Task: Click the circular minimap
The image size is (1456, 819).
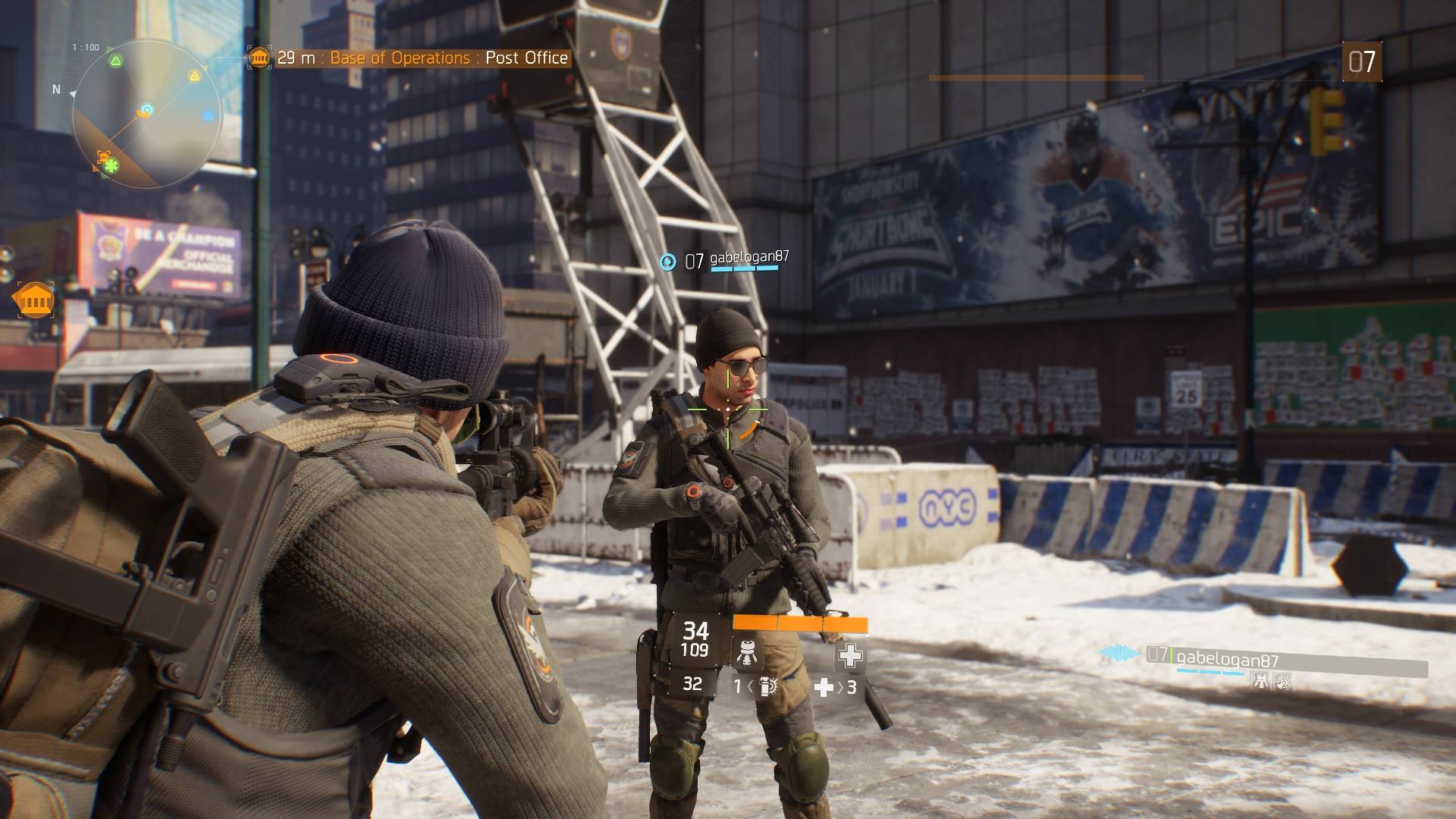Action: coord(146,113)
